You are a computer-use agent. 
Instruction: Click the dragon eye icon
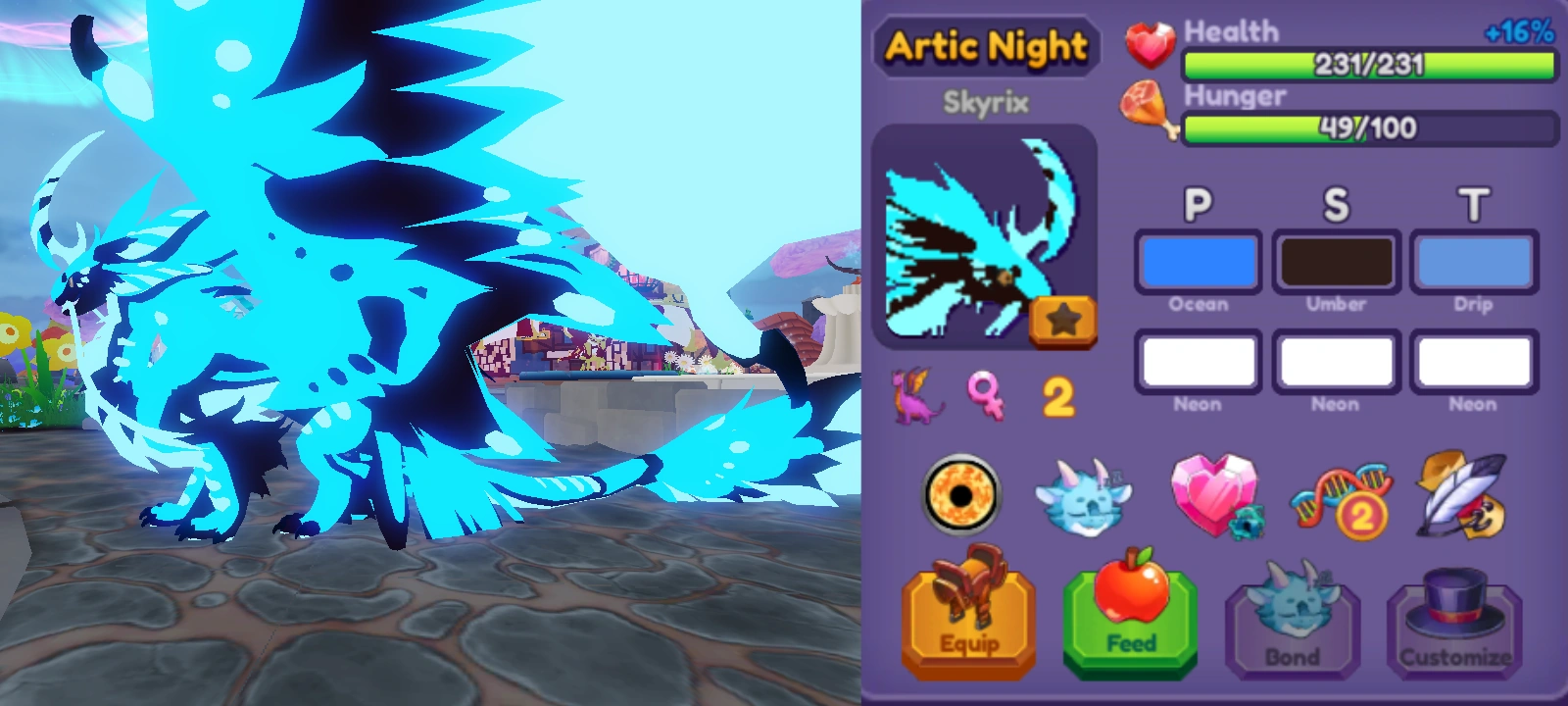tap(962, 495)
